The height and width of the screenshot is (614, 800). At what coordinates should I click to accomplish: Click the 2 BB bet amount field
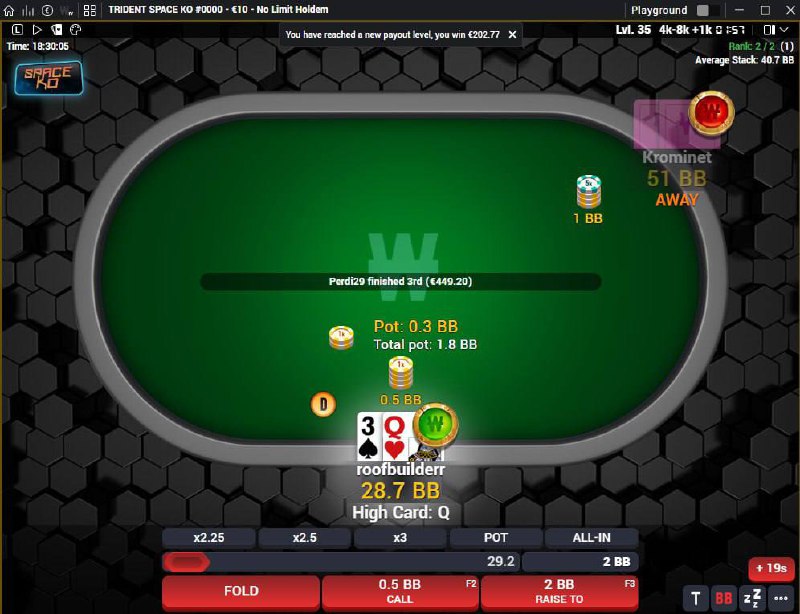(580, 562)
